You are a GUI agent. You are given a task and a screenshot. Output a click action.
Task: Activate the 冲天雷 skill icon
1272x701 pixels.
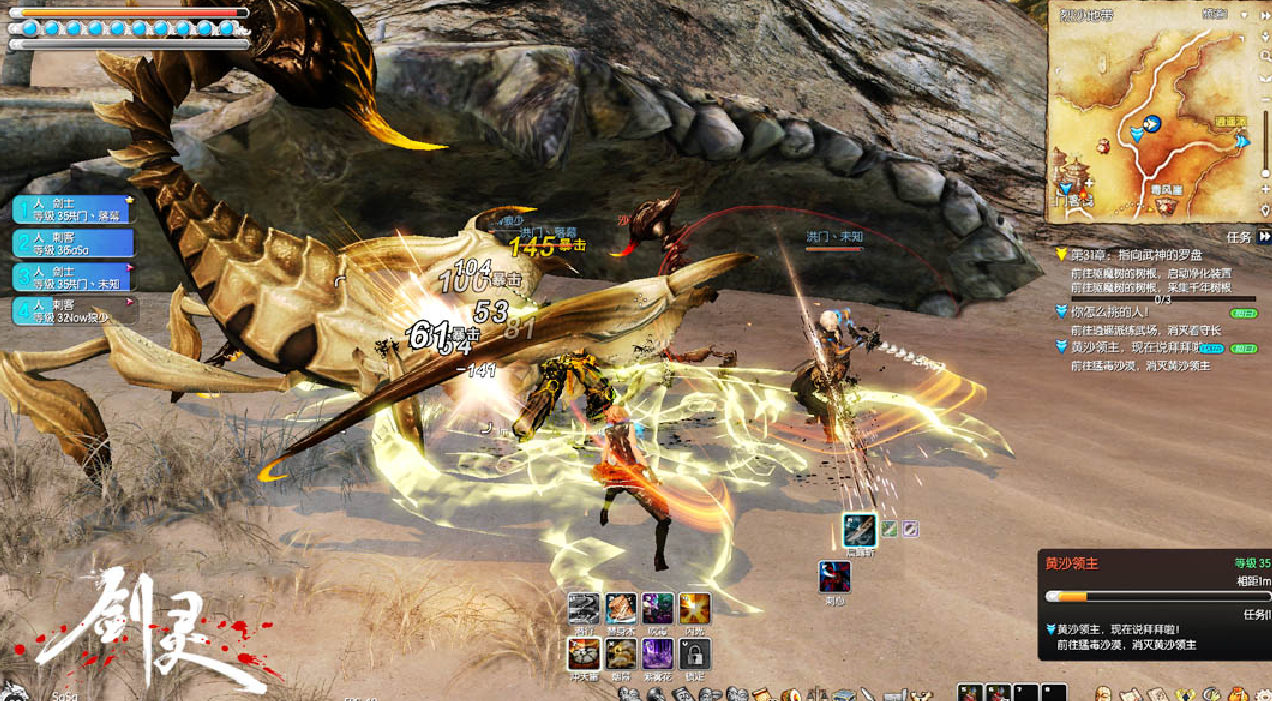click(584, 654)
